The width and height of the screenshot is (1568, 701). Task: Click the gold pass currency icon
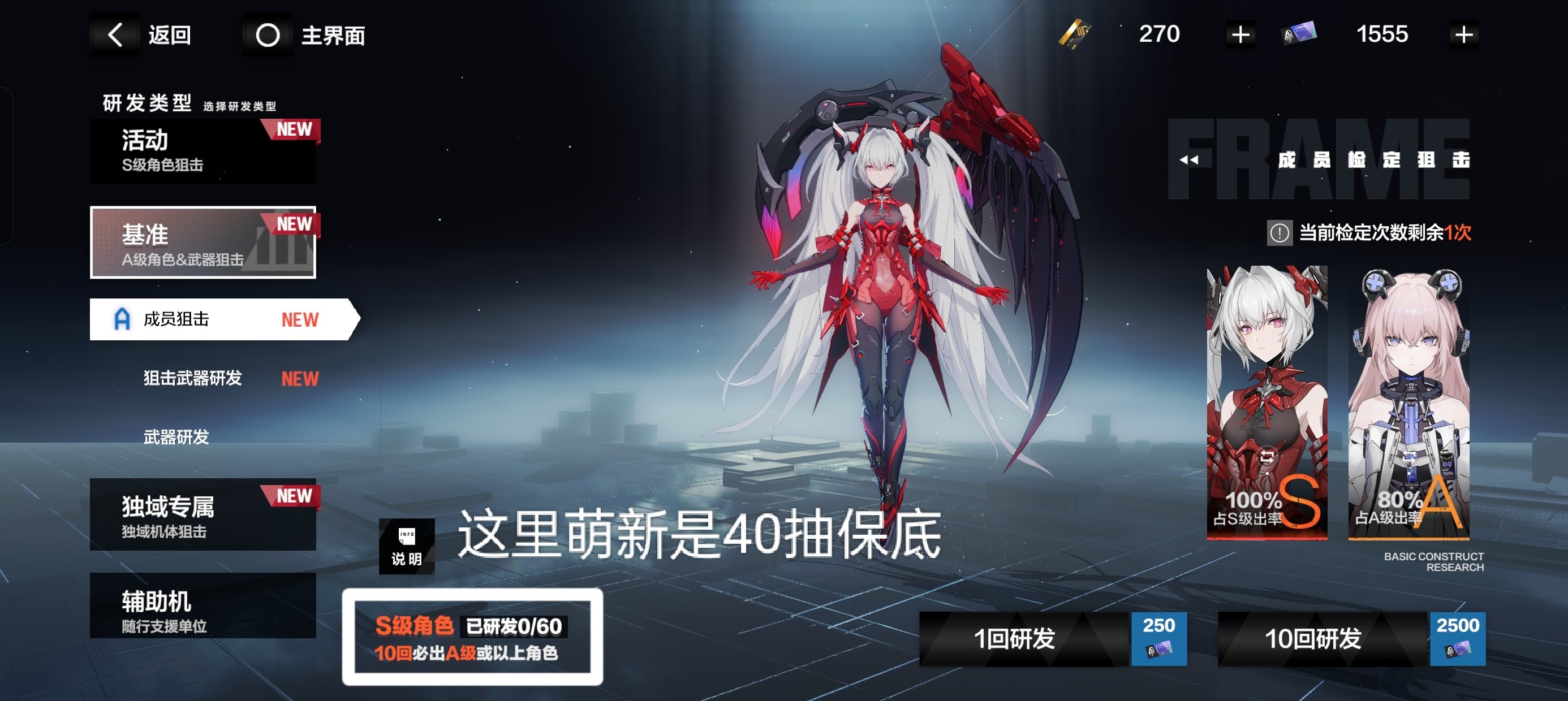click(1076, 33)
